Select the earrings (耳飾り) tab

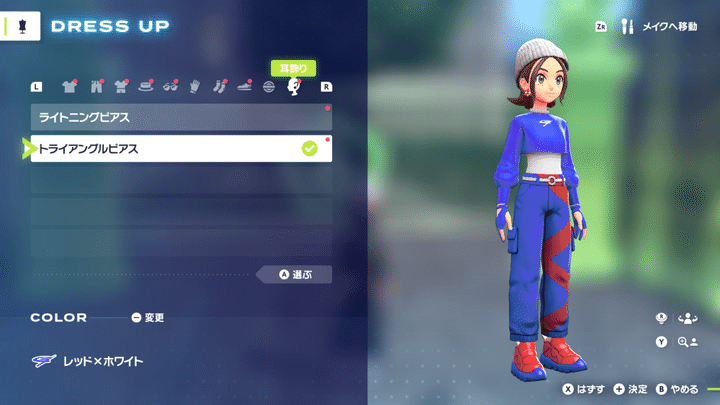294,87
